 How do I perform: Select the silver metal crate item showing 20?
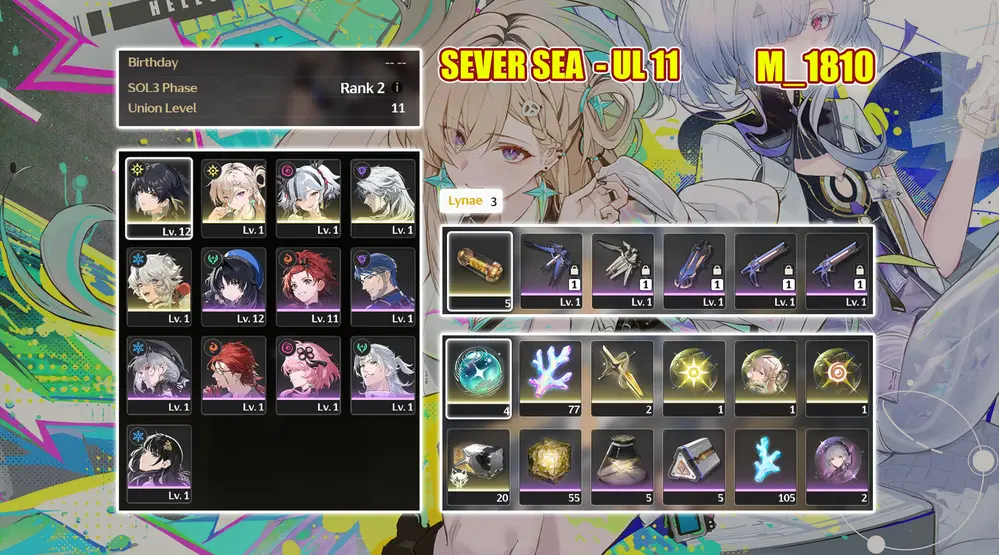point(479,465)
